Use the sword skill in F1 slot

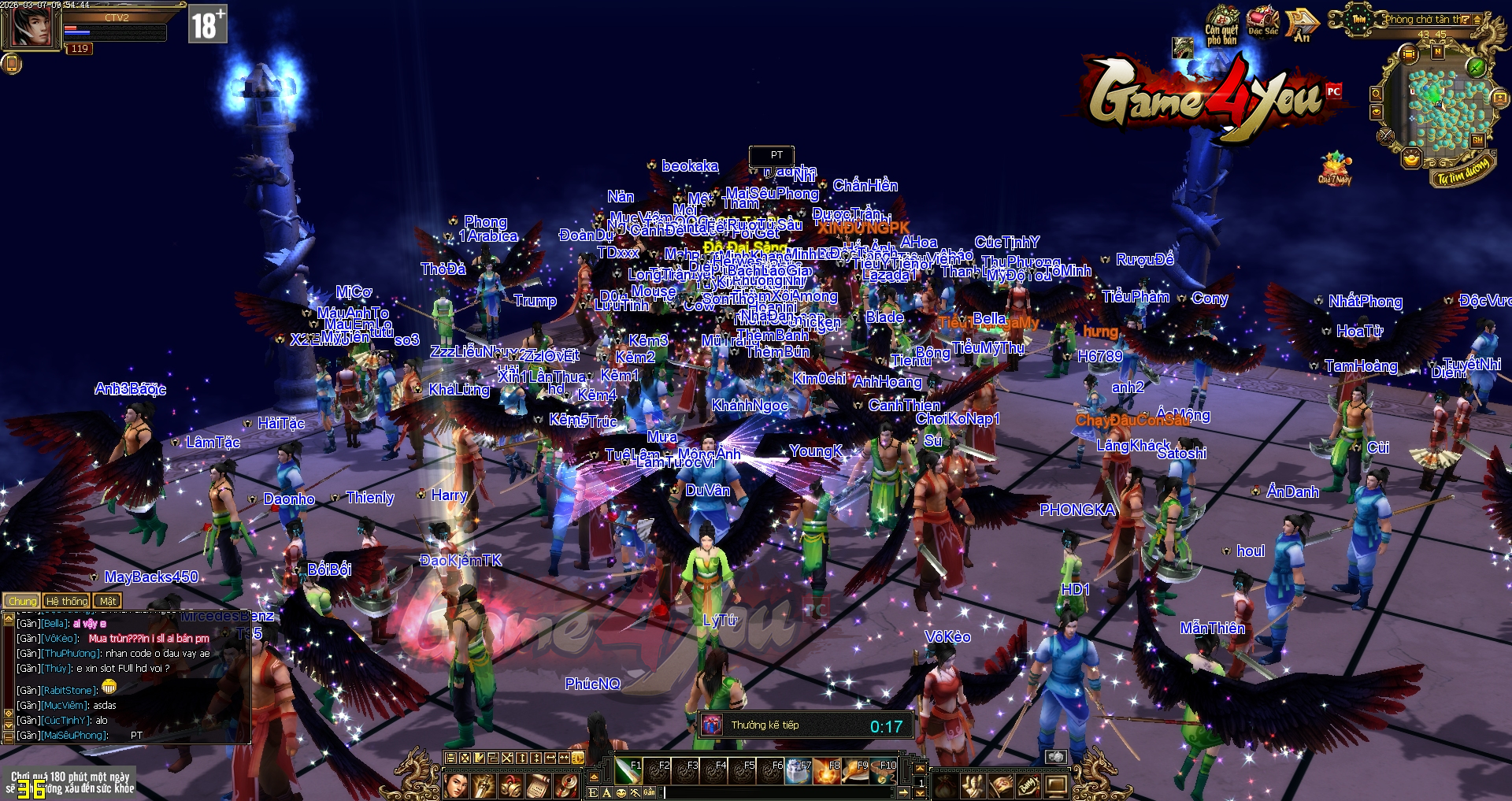click(628, 772)
